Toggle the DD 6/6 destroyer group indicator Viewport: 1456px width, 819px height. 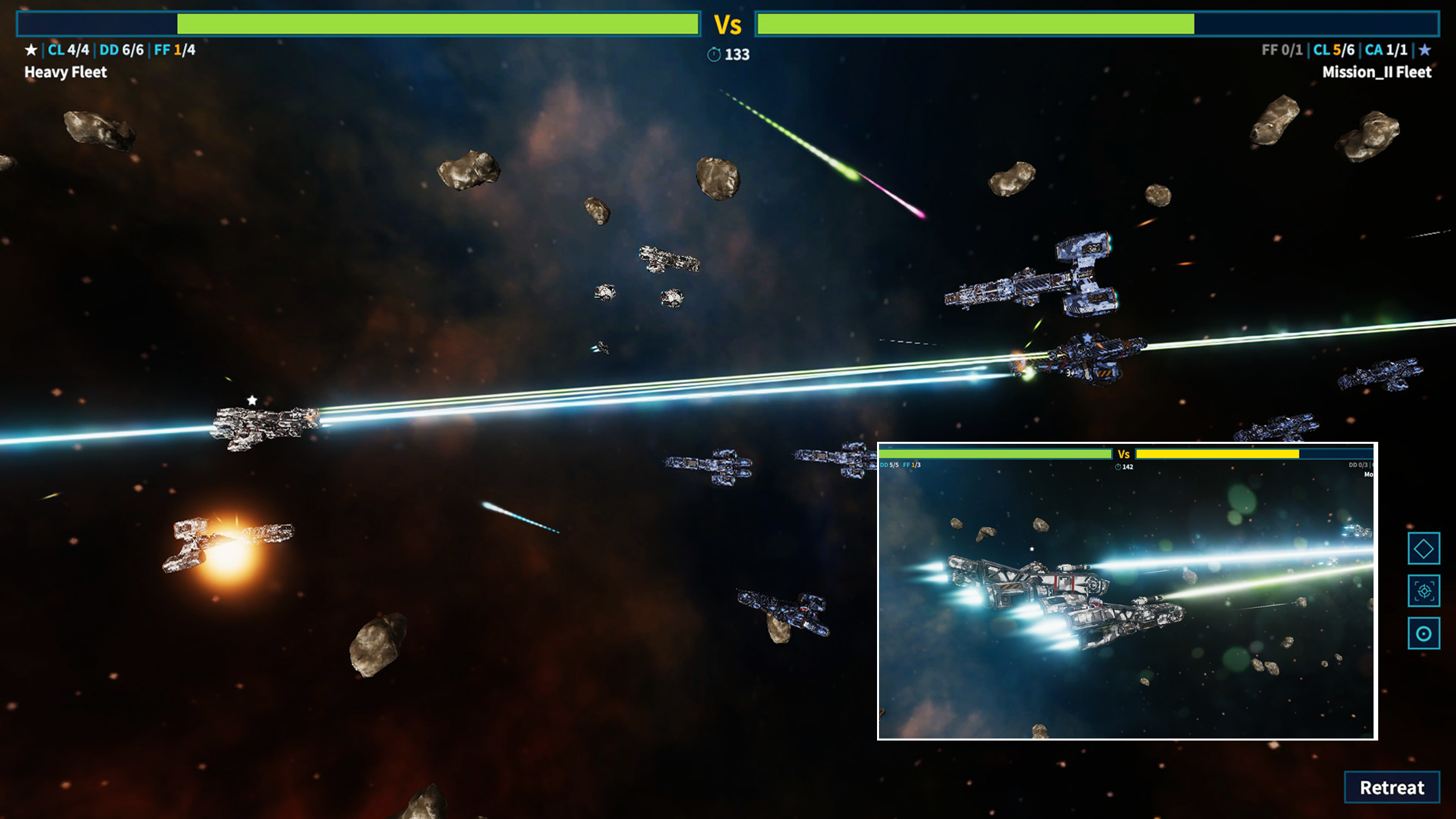[x=122, y=48]
